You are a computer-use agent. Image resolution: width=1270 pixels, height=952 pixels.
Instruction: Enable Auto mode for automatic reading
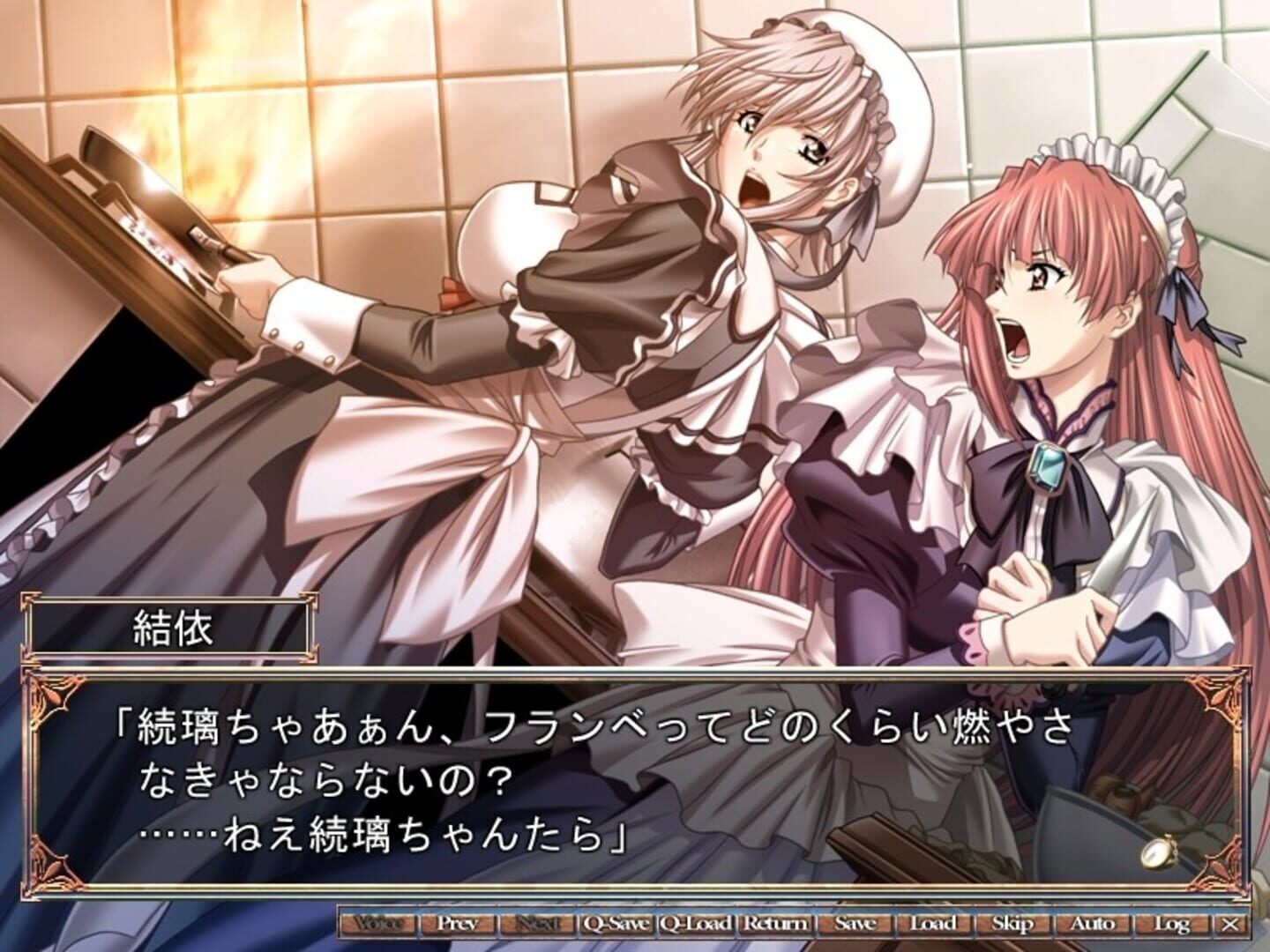[1094, 923]
